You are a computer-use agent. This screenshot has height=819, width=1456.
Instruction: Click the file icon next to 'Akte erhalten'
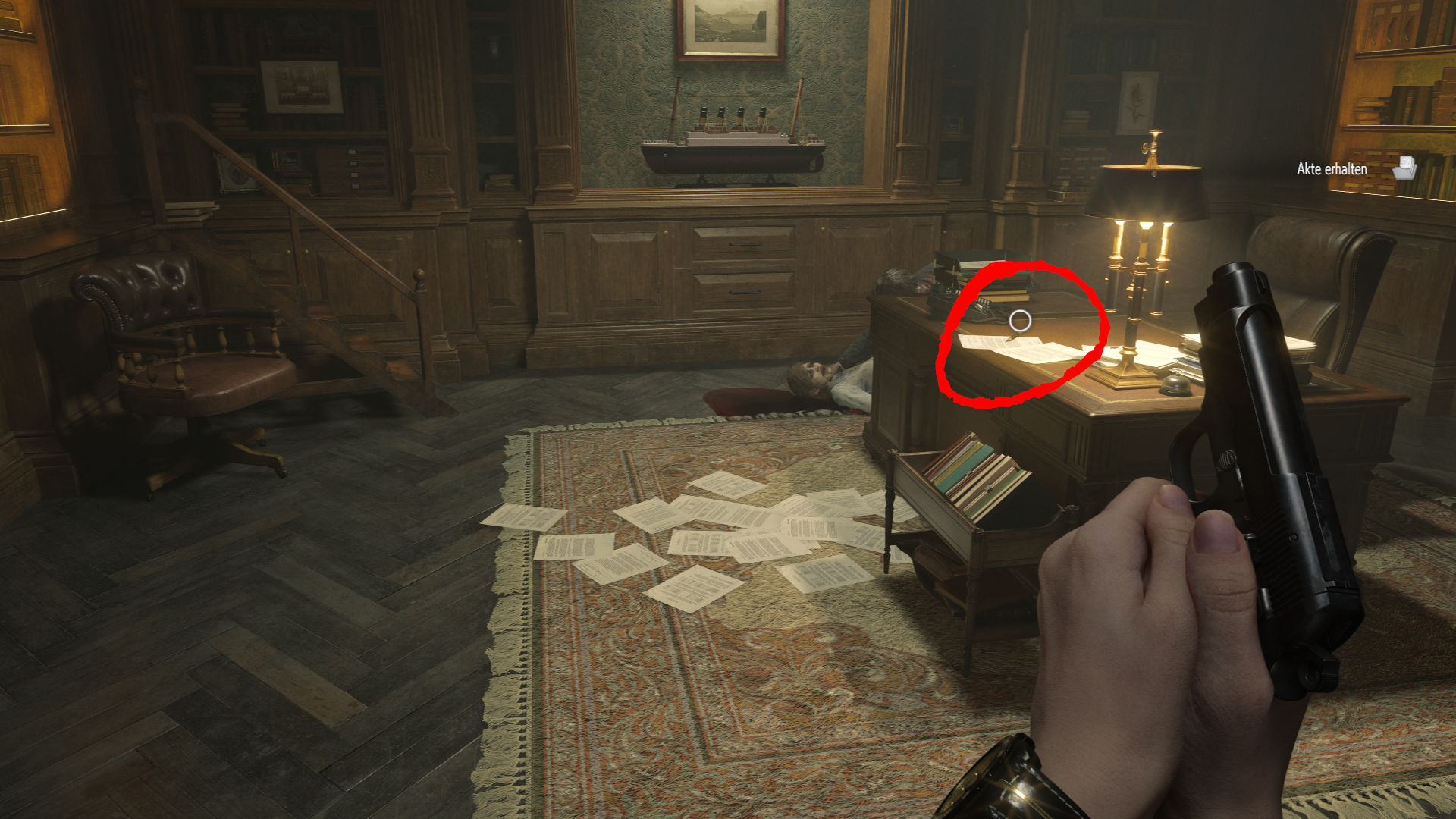tap(1407, 169)
